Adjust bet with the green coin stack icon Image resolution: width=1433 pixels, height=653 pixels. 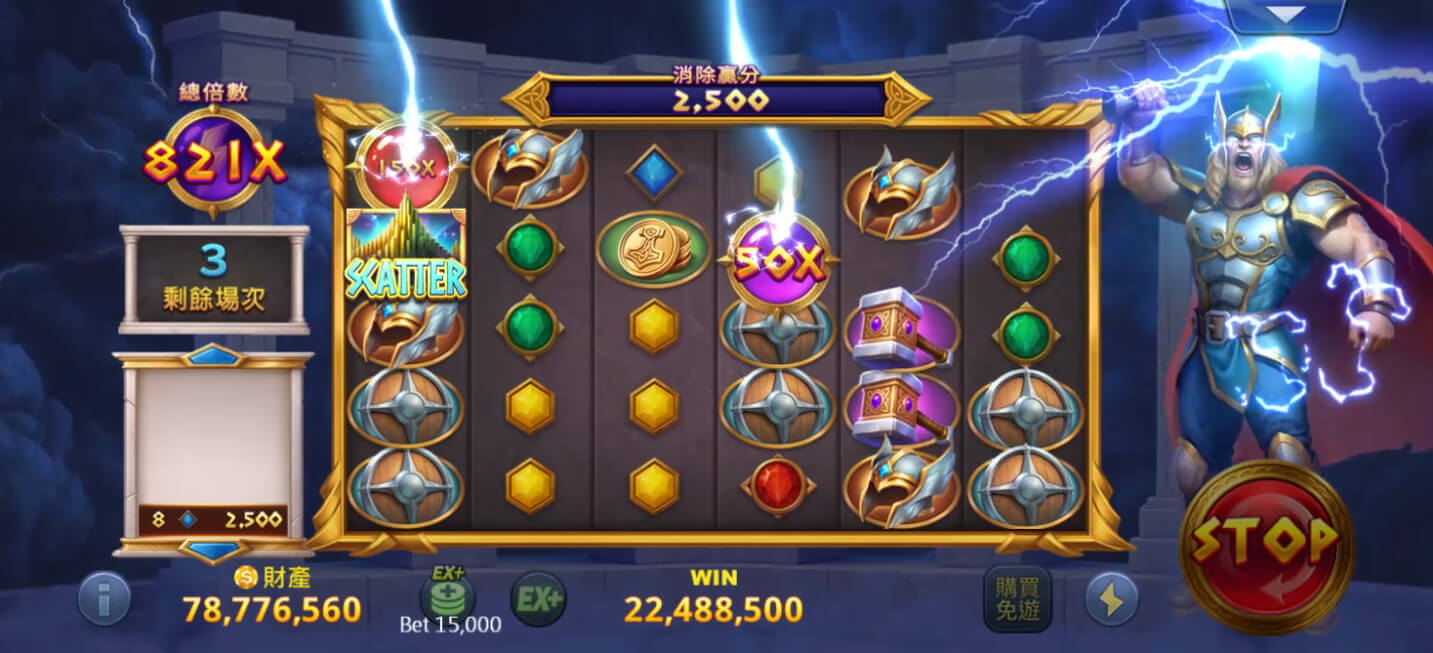click(447, 596)
